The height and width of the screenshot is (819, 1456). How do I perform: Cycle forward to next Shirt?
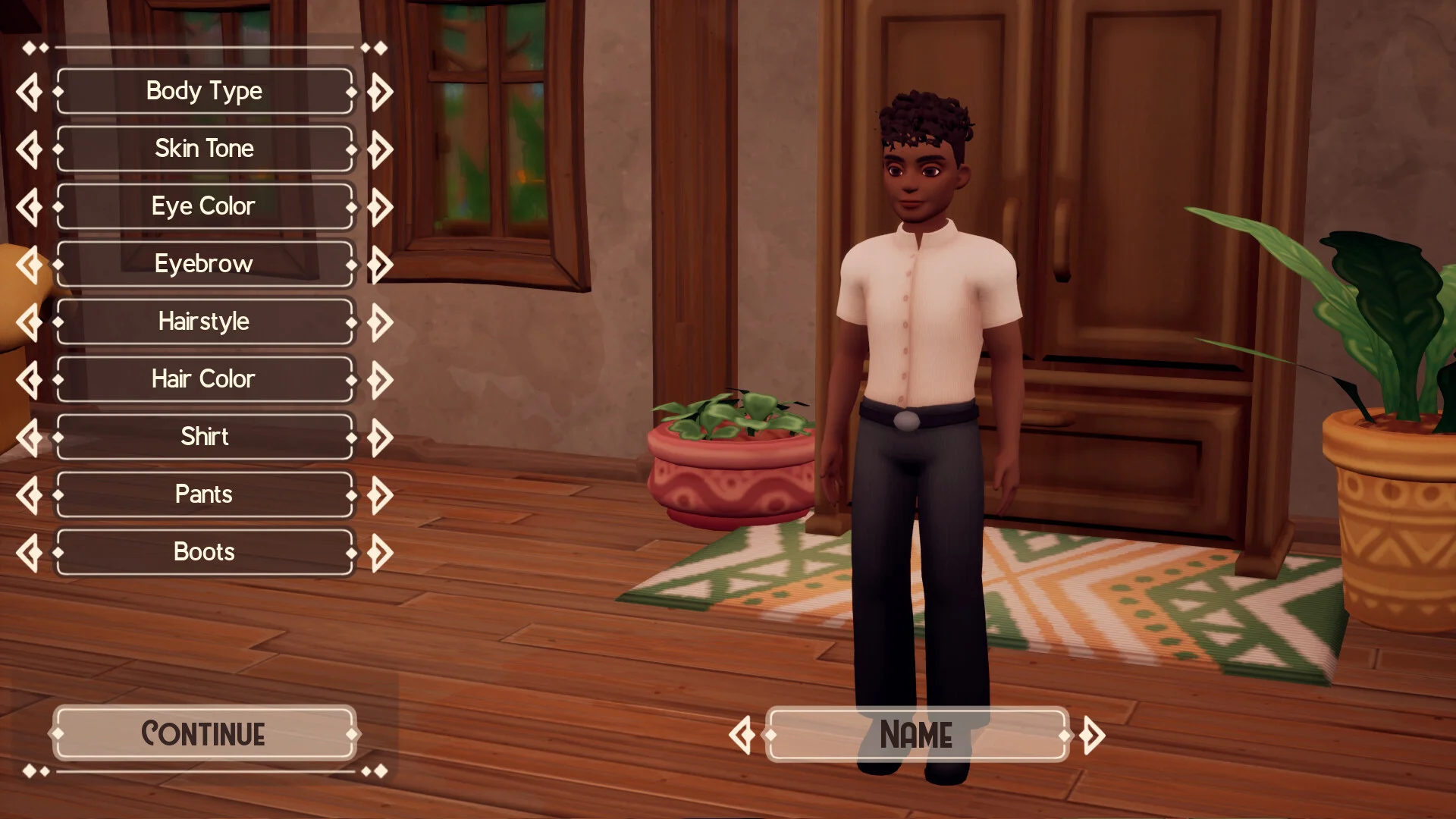click(x=380, y=438)
